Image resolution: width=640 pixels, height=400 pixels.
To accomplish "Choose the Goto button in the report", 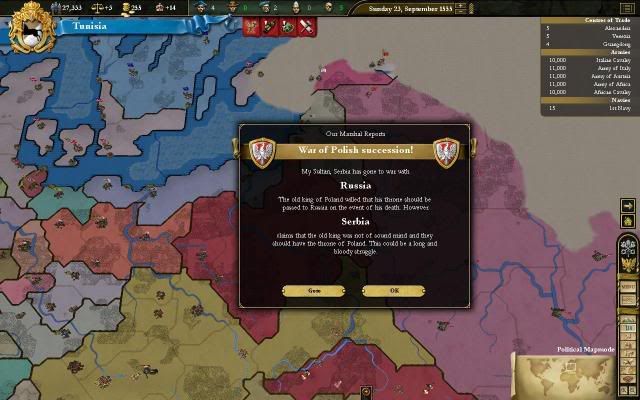I will pos(313,290).
